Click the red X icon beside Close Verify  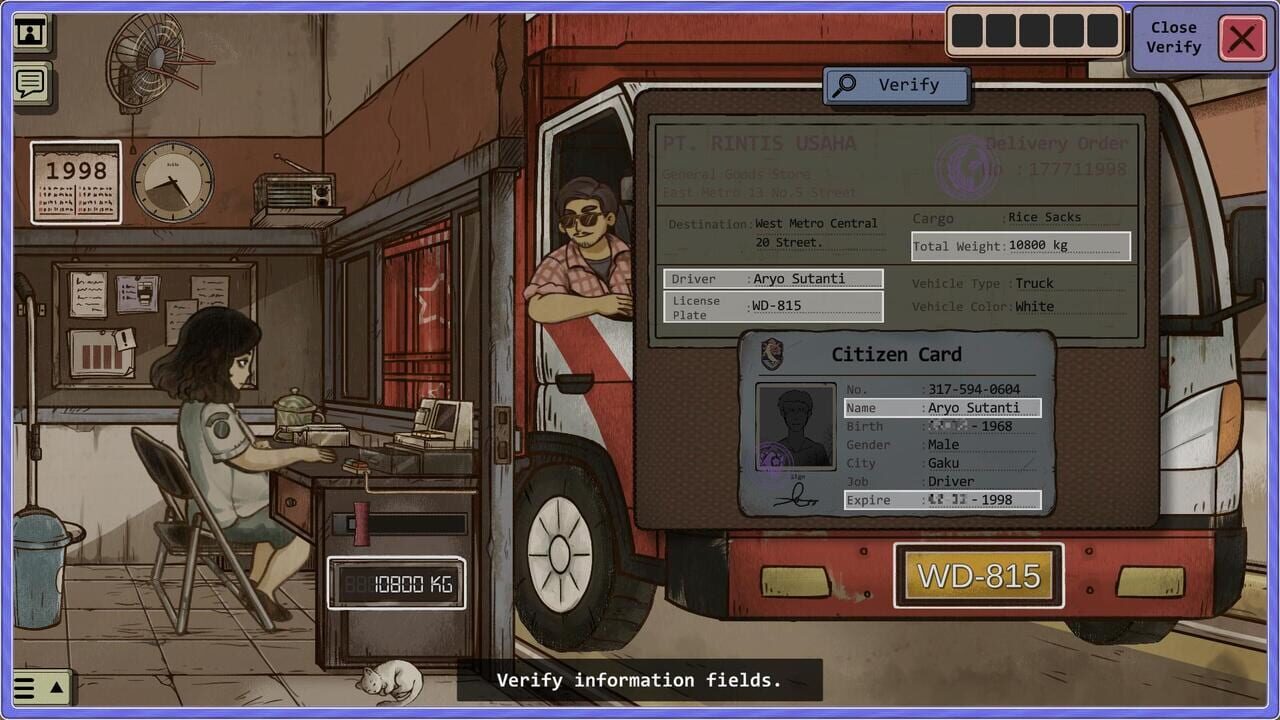click(x=1242, y=40)
